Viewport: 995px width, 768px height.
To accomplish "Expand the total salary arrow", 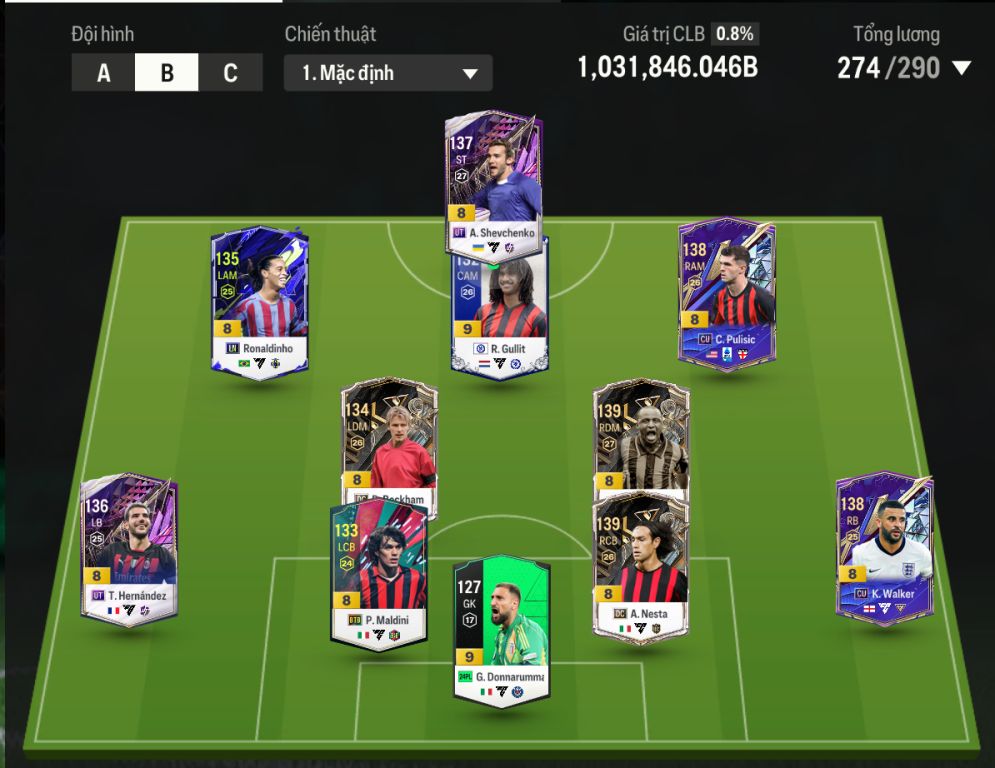I will click(961, 69).
